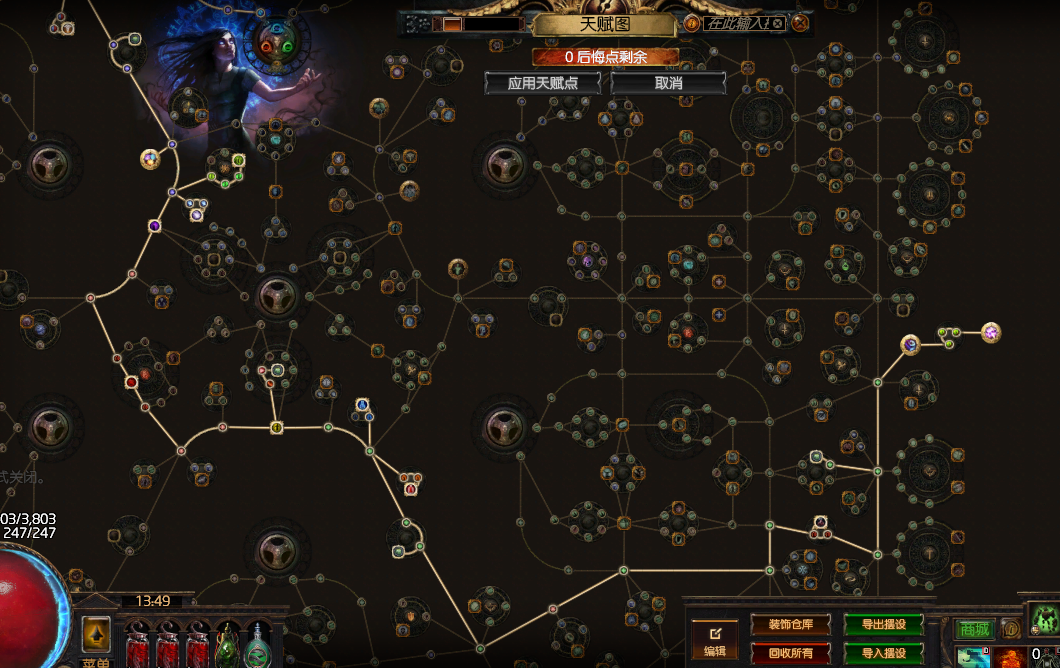Close the passive tree with the X button
This screenshot has width=1060, height=668.
pos(800,23)
